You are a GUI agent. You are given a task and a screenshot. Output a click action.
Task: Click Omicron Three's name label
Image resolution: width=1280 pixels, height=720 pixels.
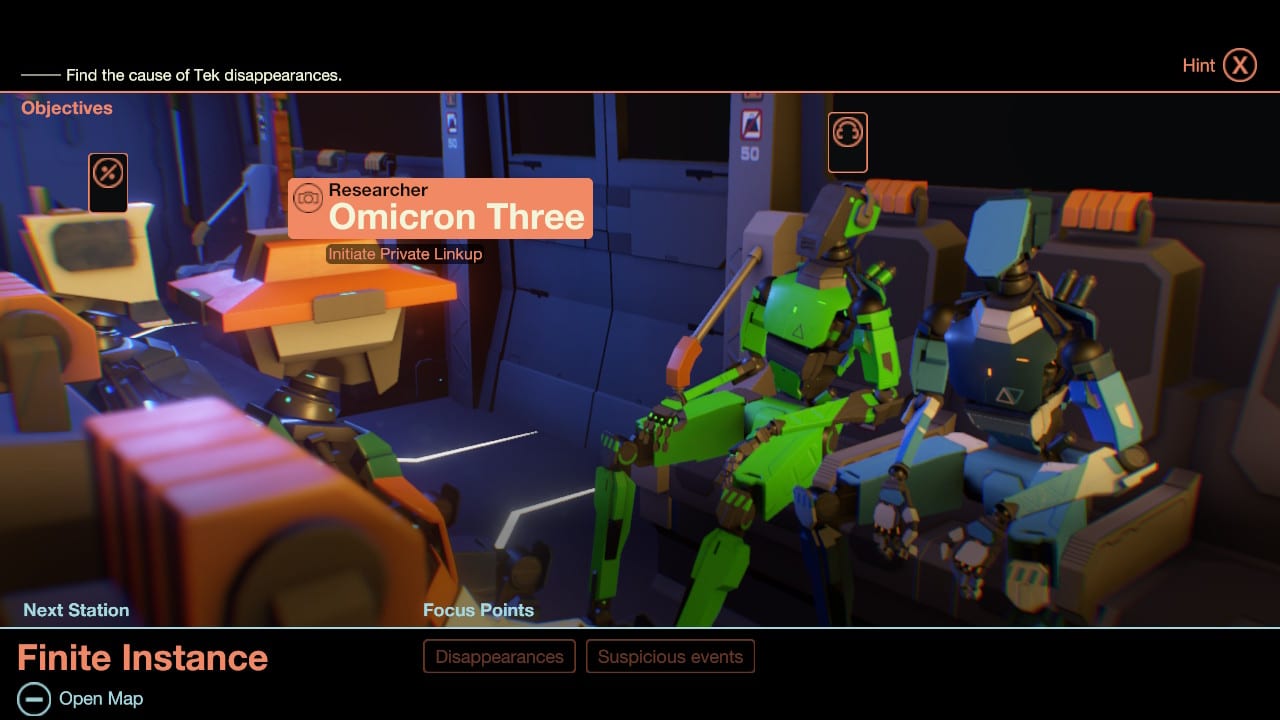458,217
